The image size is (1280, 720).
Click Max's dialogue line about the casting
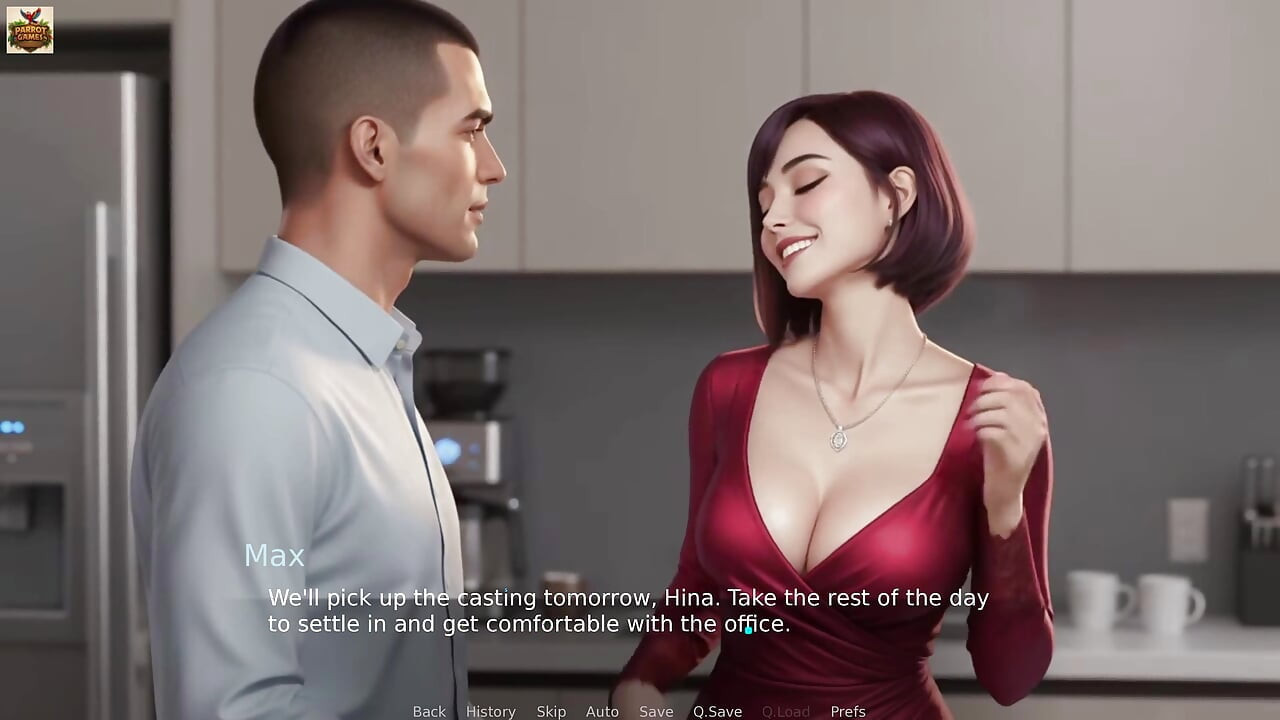pyautogui.click(x=627, y=598)
